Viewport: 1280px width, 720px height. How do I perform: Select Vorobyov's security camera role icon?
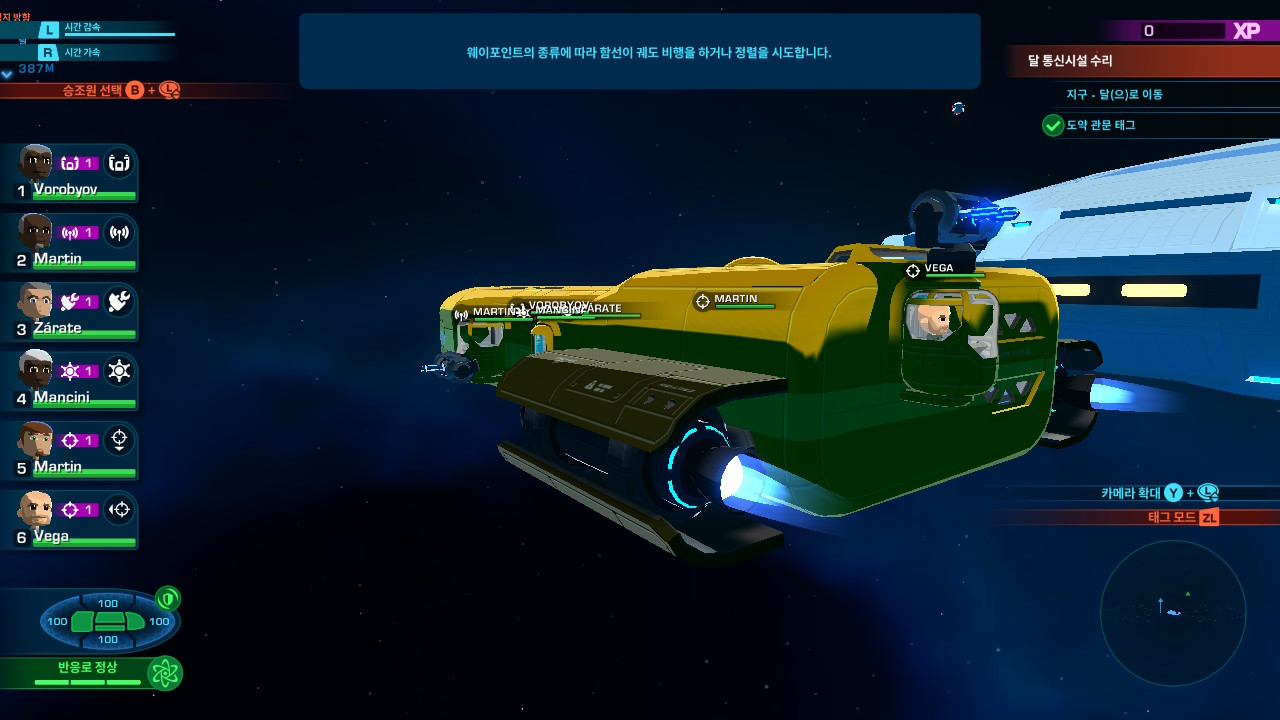120,162
